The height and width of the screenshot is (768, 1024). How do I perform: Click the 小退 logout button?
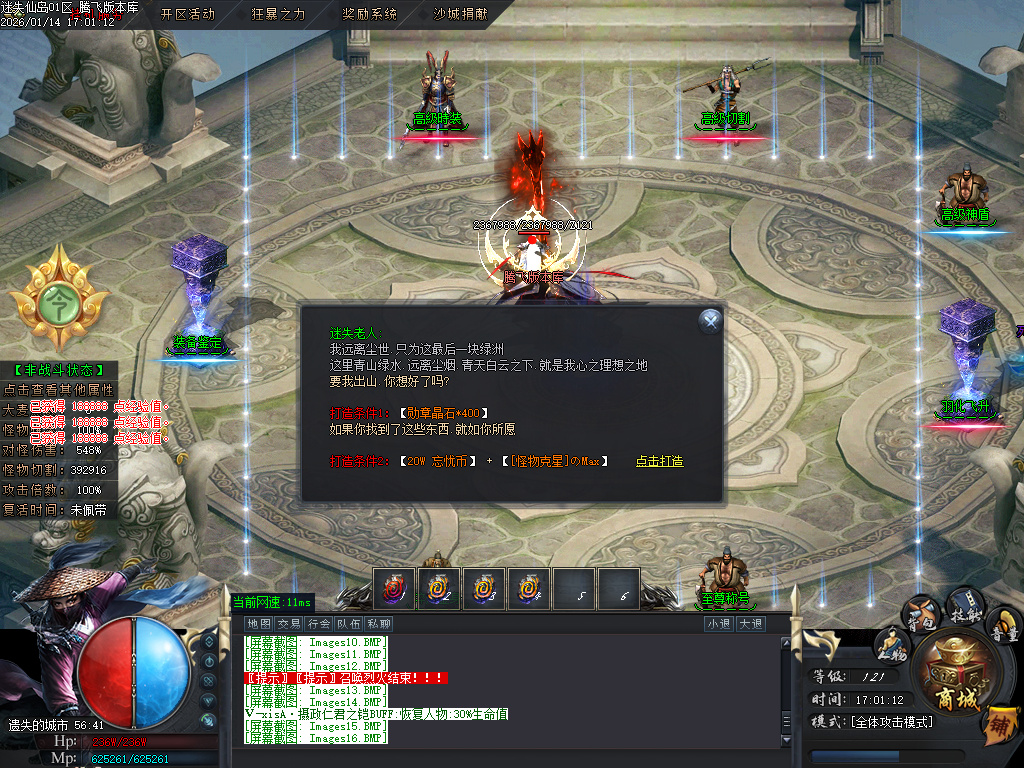[x=718, y=624]
